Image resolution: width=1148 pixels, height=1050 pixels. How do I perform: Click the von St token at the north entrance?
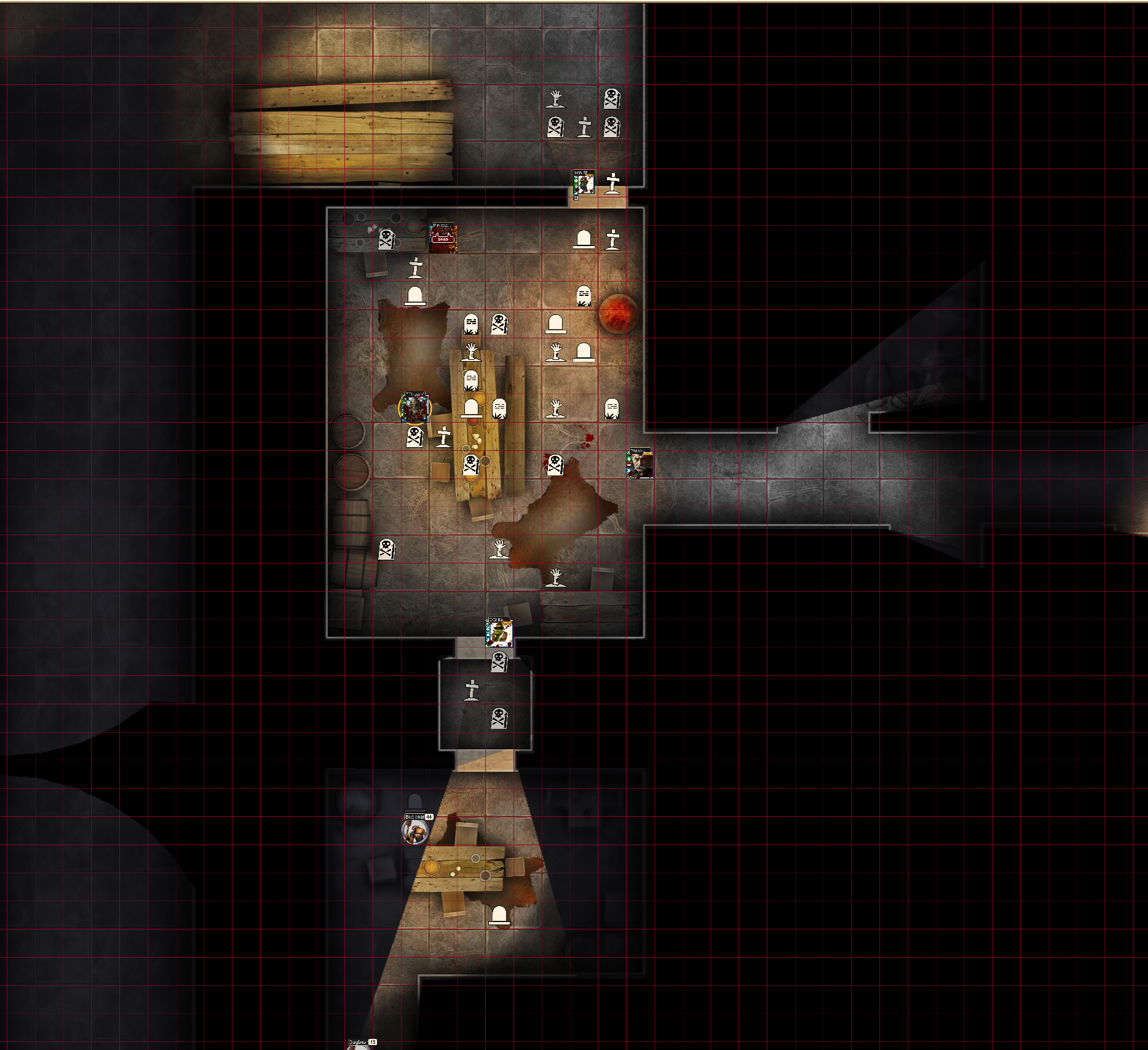click(584, 183)
